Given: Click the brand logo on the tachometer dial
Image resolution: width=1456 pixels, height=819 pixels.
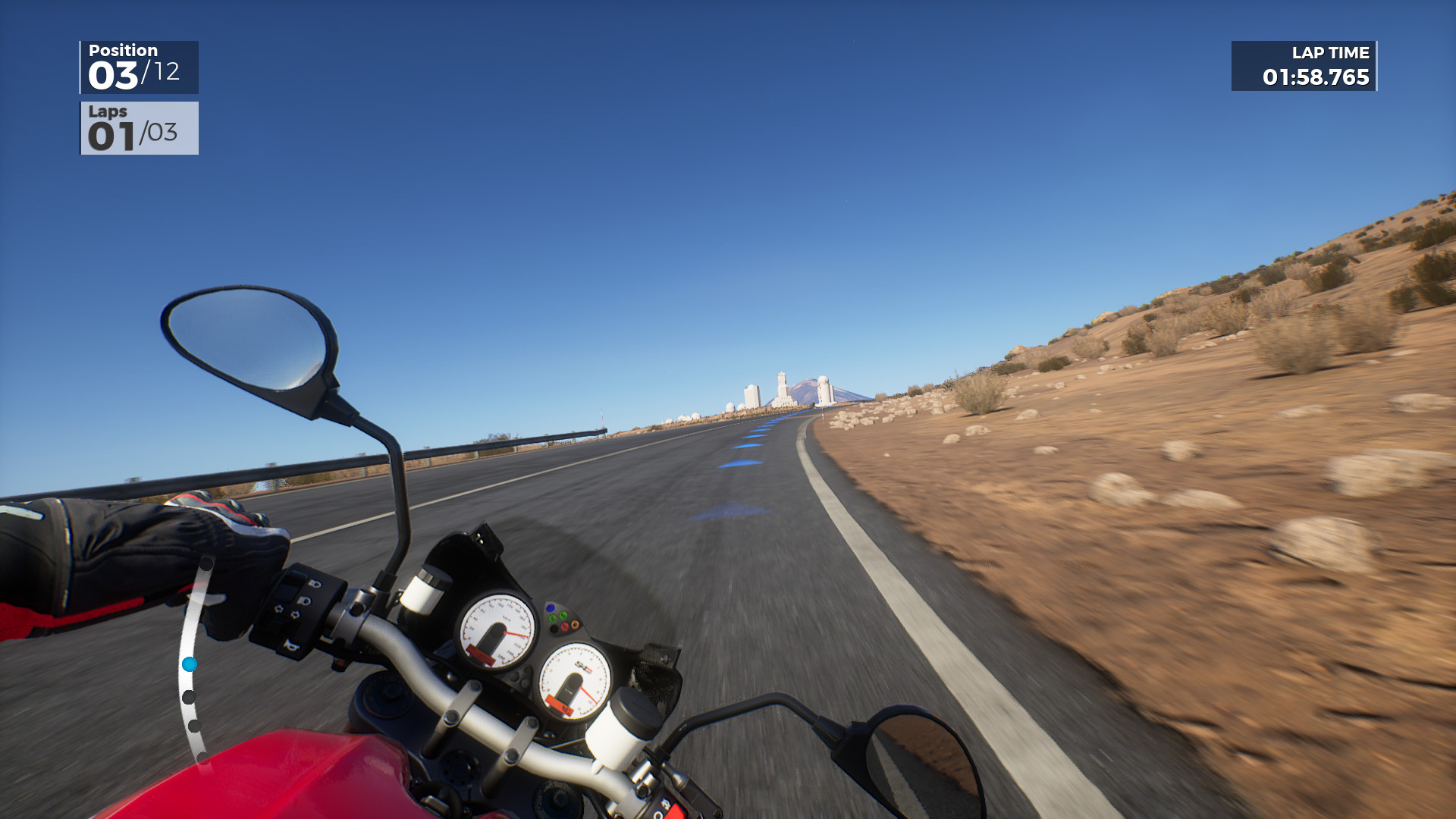Looking at the screenshot, I should click(584, 666).
